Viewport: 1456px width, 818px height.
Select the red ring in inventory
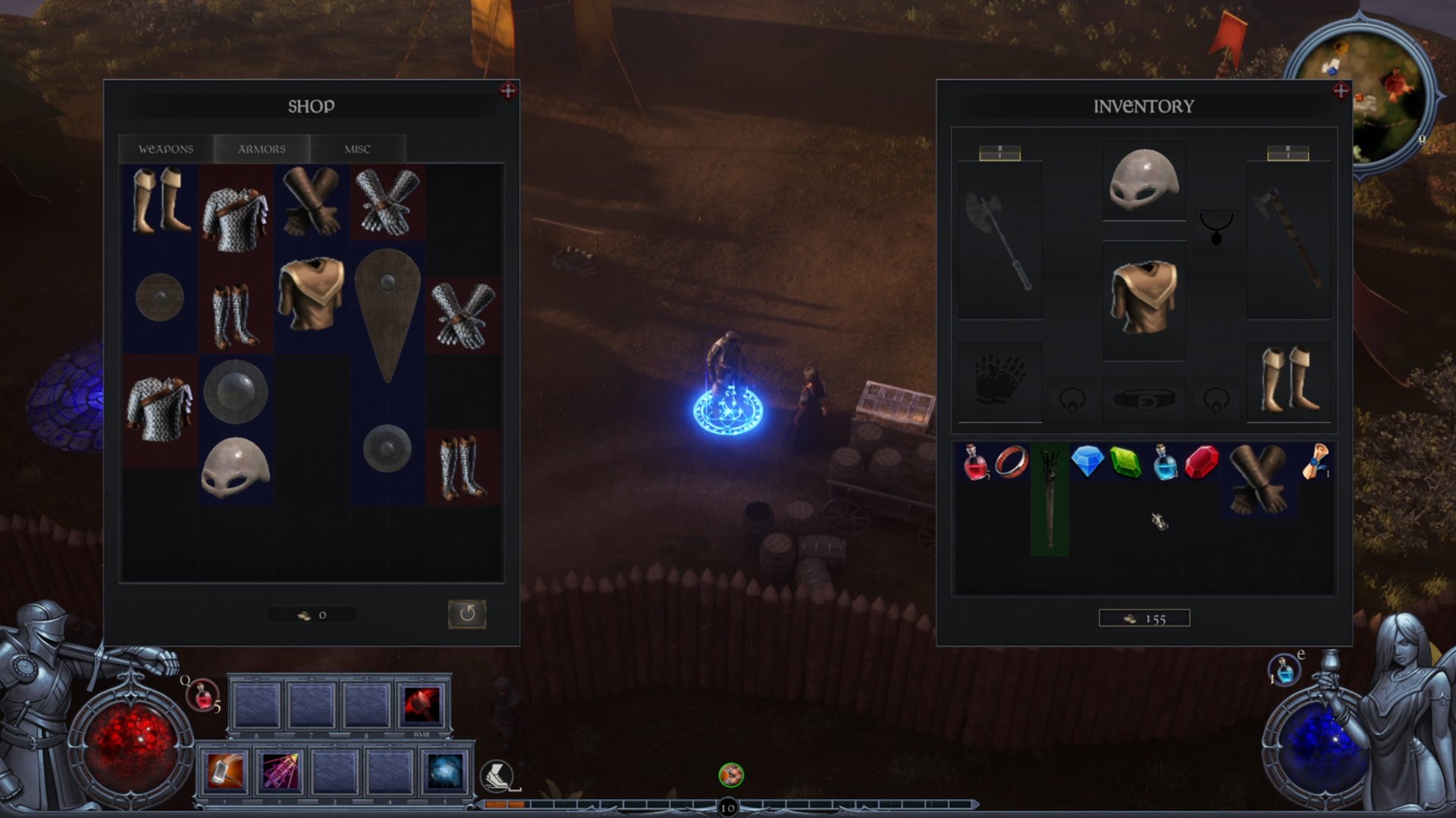(x=1012, y=462)
